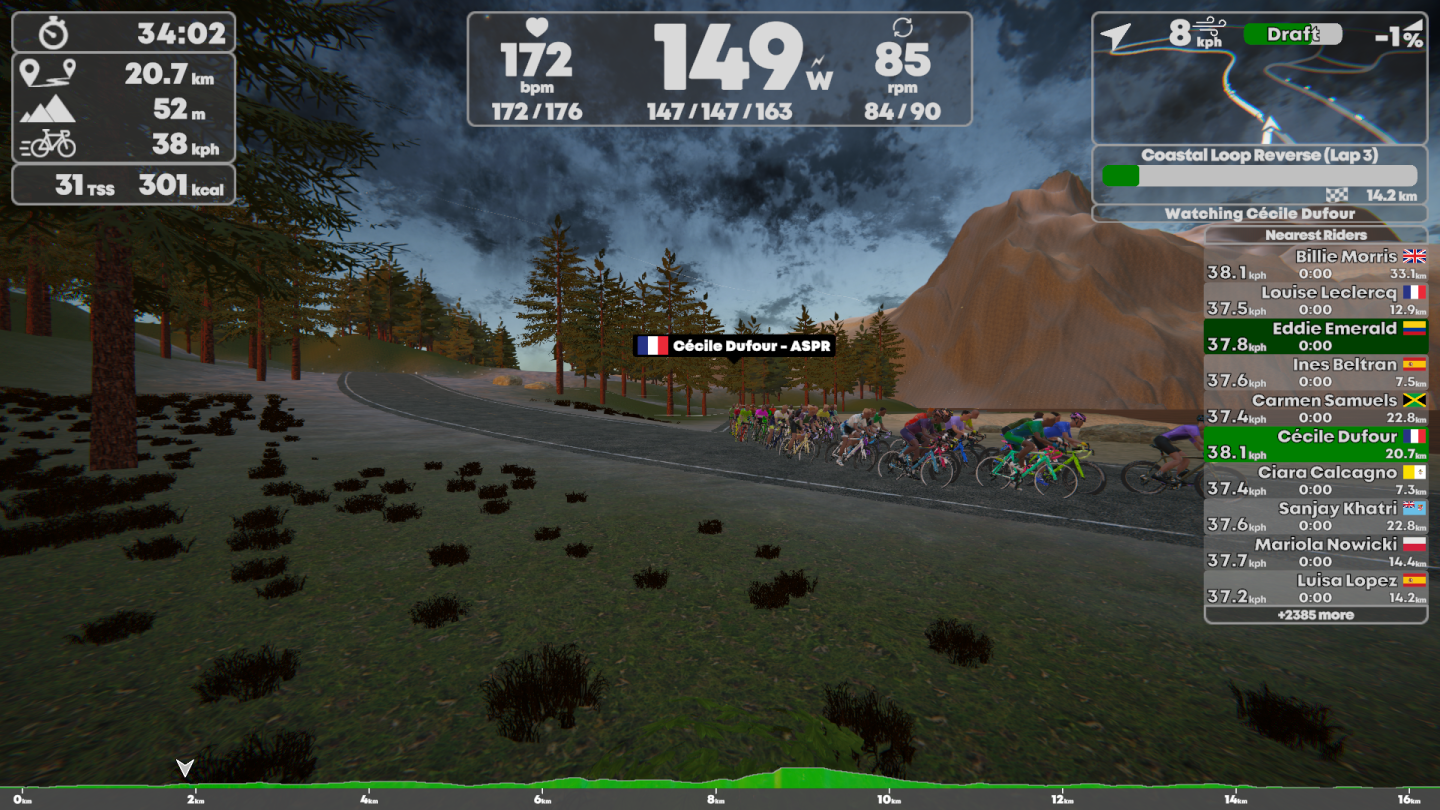Expand the +2385 more riders list

click(x=1316, y=615)
